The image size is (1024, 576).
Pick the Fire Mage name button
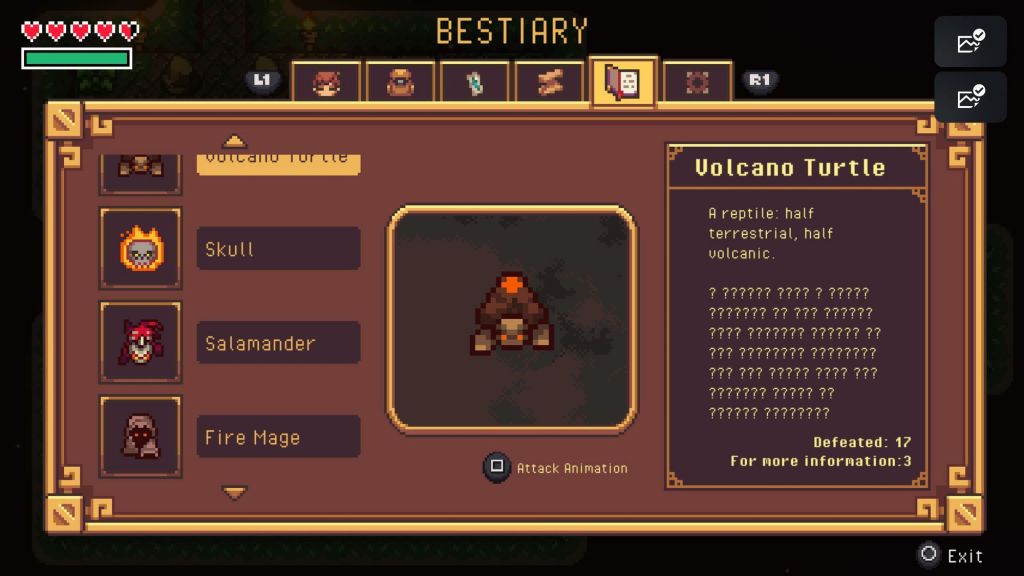point(278,437)
